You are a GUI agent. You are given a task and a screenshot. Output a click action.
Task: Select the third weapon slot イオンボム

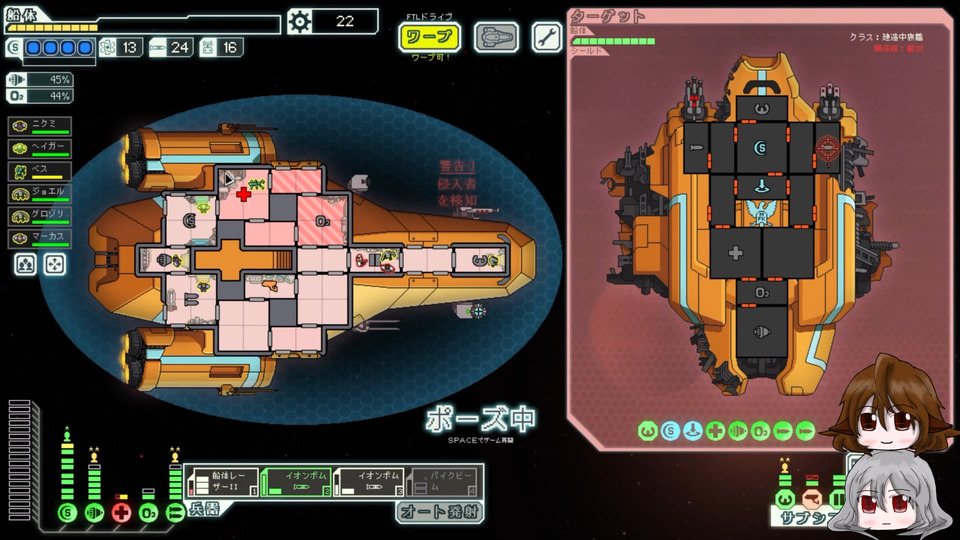point(368,482)
